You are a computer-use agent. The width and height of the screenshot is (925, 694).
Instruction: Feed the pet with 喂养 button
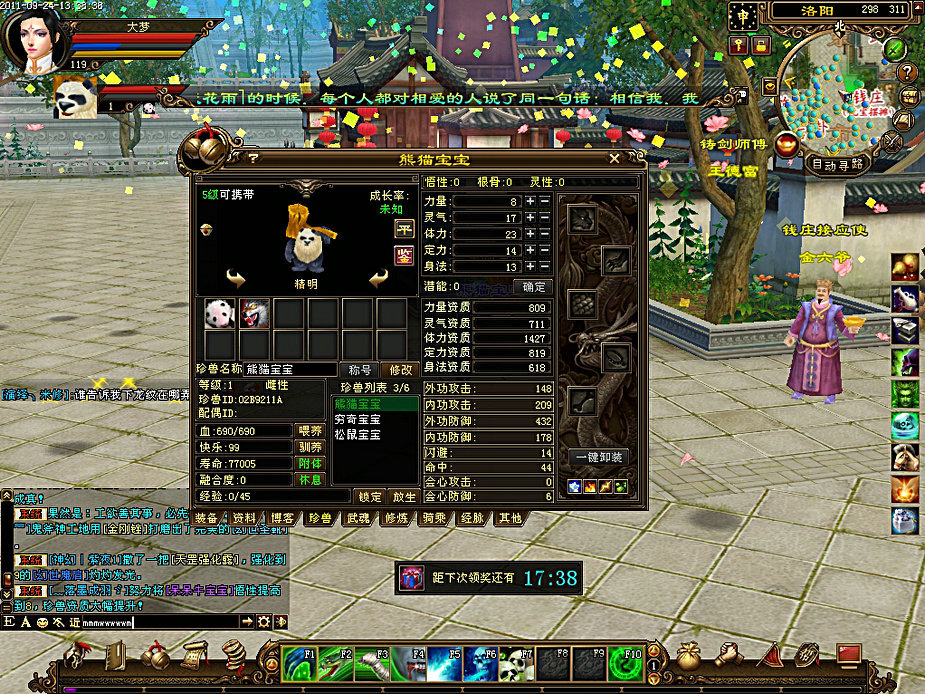coord(311,431)
